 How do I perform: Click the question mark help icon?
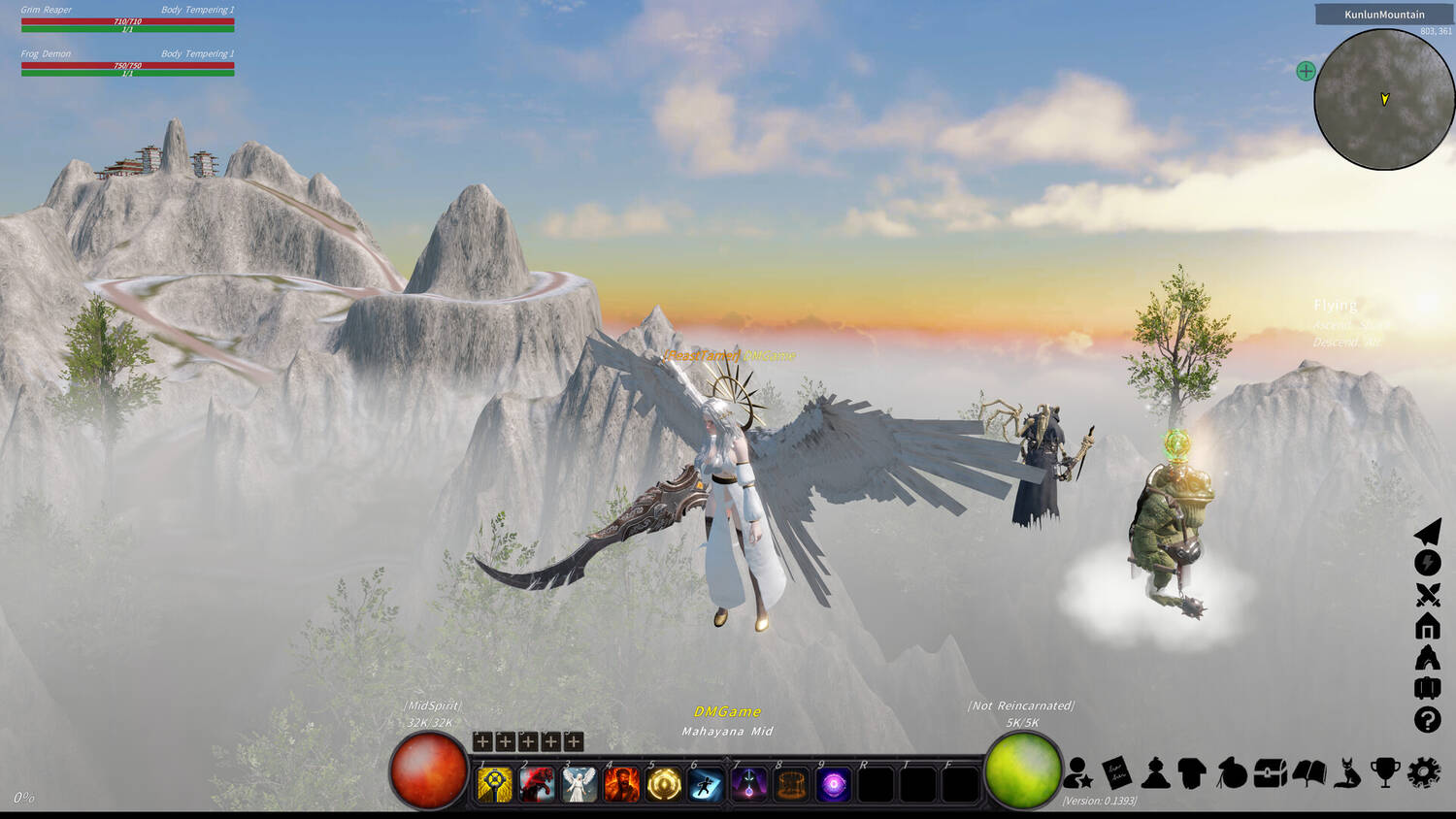(x=1428, y=720)
